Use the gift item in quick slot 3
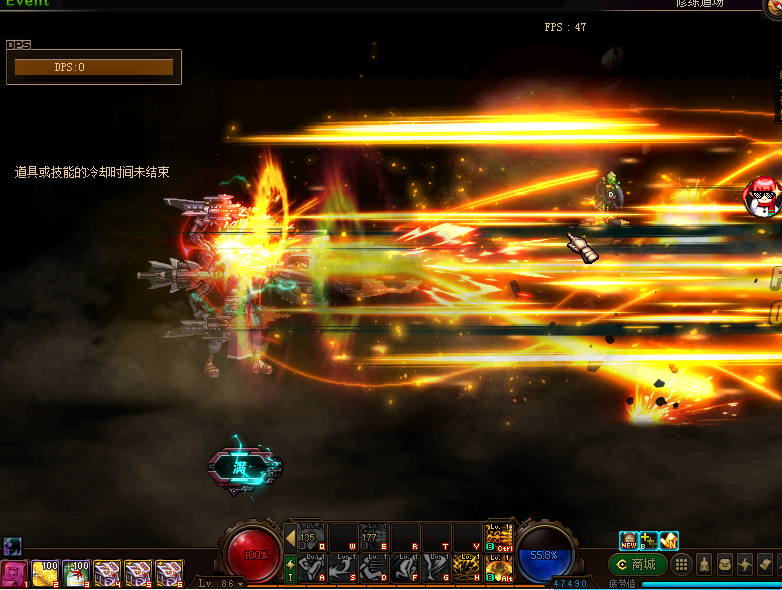Image resolution: width=782 pixels, height=590 pixels. (x=76, y=573)
